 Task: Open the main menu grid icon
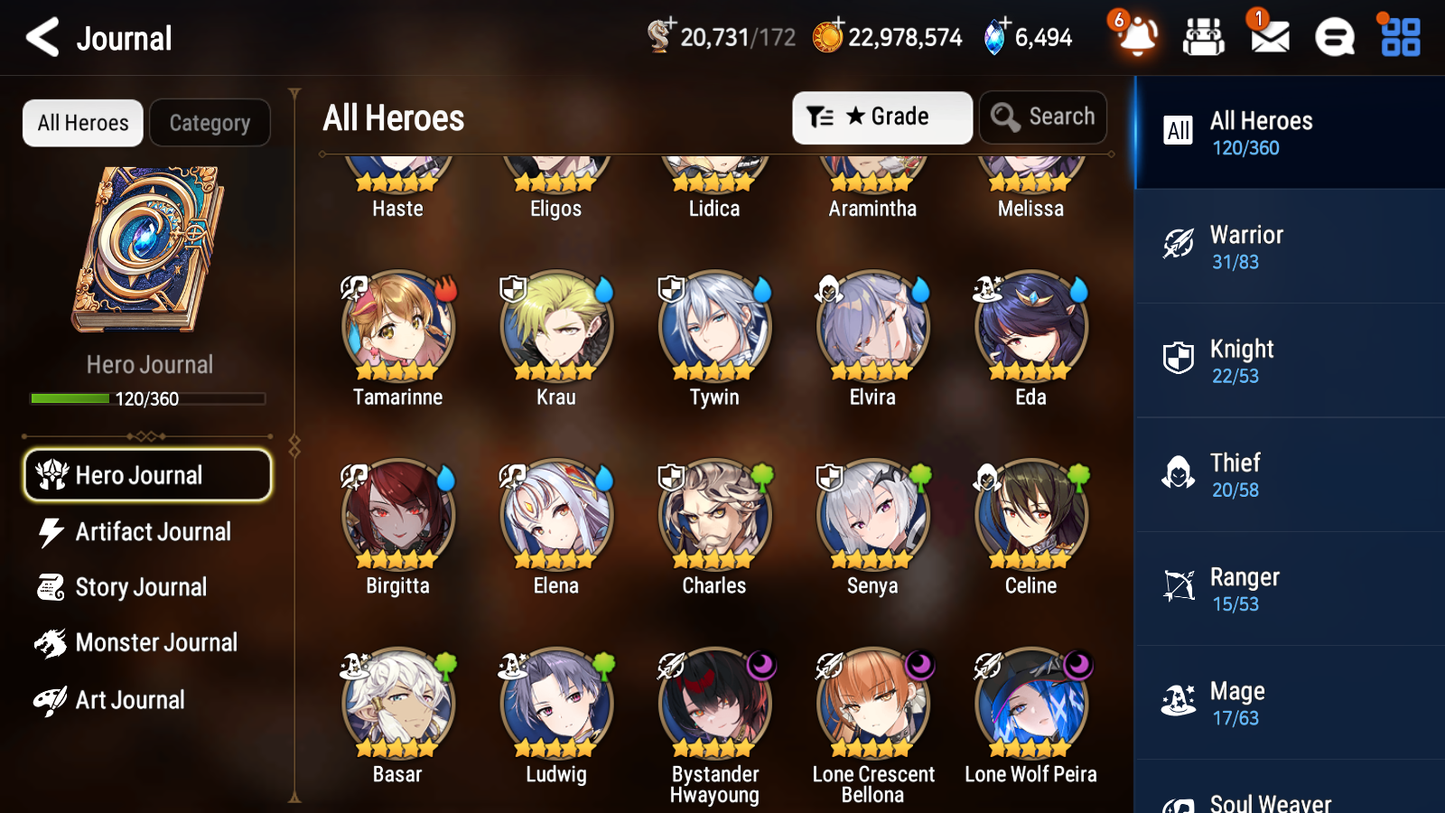[1398, 37]
